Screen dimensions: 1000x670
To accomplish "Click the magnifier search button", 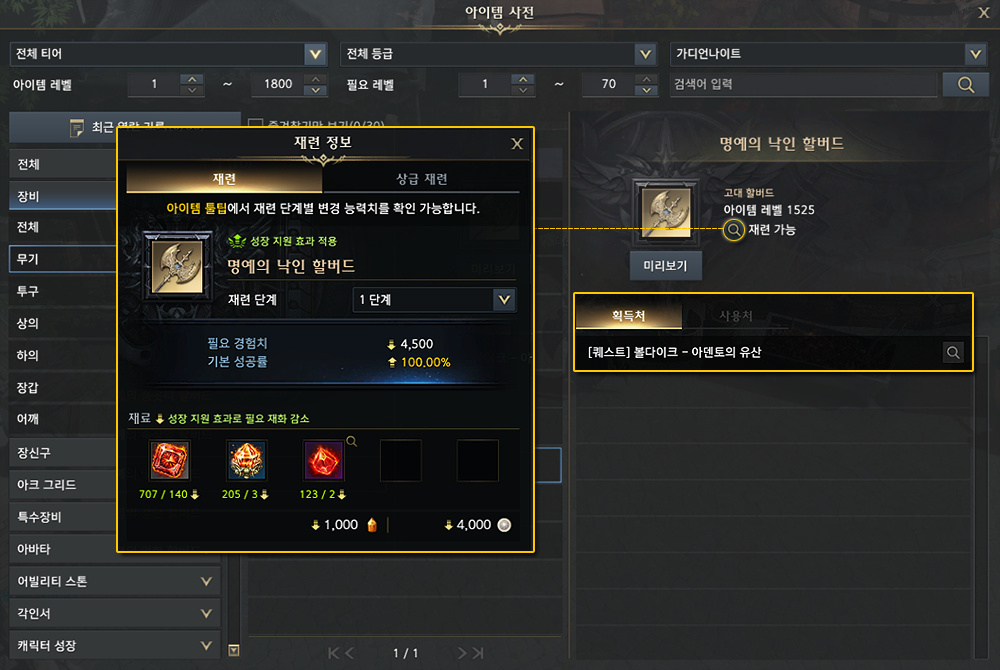I will (966, 85).
